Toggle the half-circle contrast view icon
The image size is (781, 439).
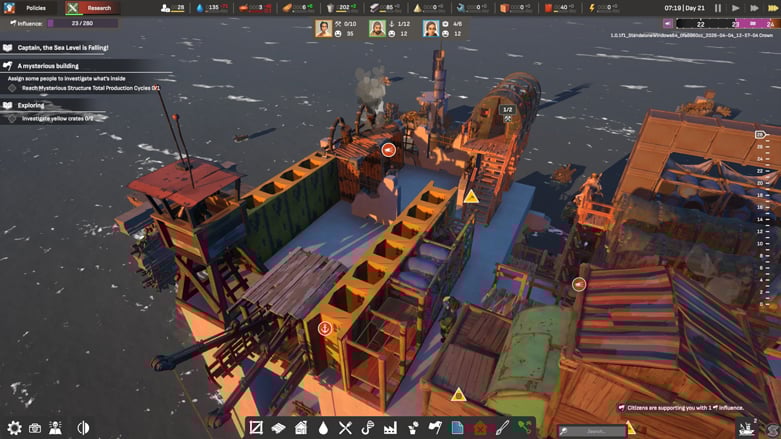pos(83,428)
